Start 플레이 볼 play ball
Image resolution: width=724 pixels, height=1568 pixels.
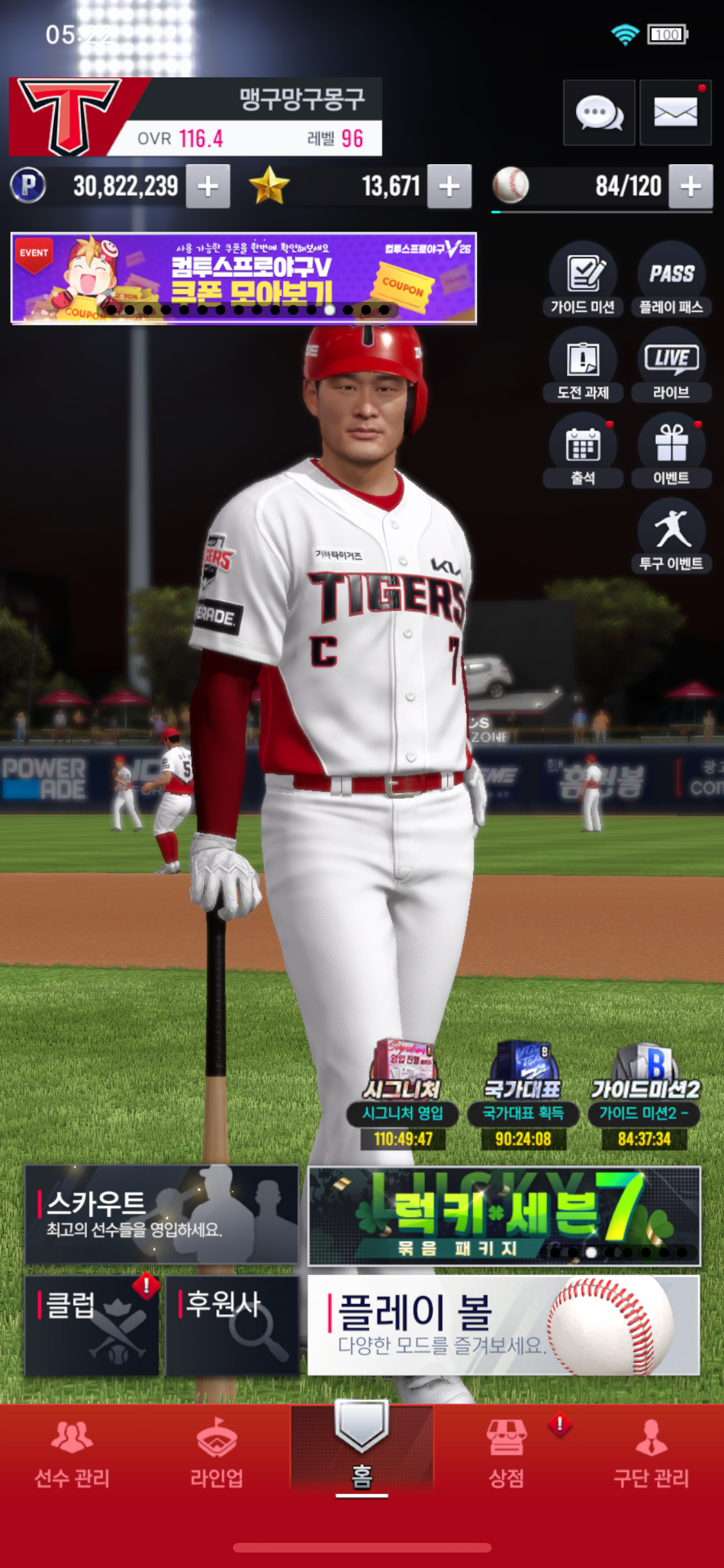[x=503, y=1325]
